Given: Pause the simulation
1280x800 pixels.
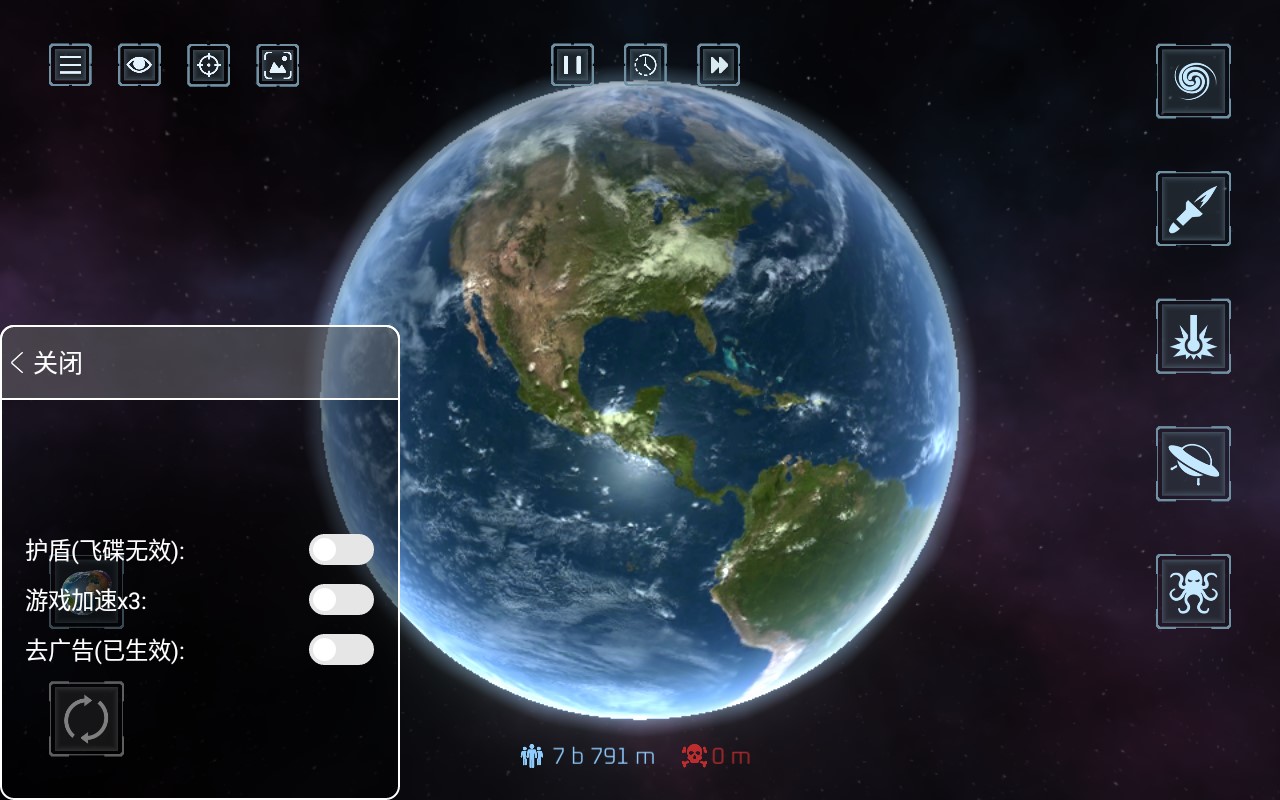Looking at the screenshot, I should (572, 65).
